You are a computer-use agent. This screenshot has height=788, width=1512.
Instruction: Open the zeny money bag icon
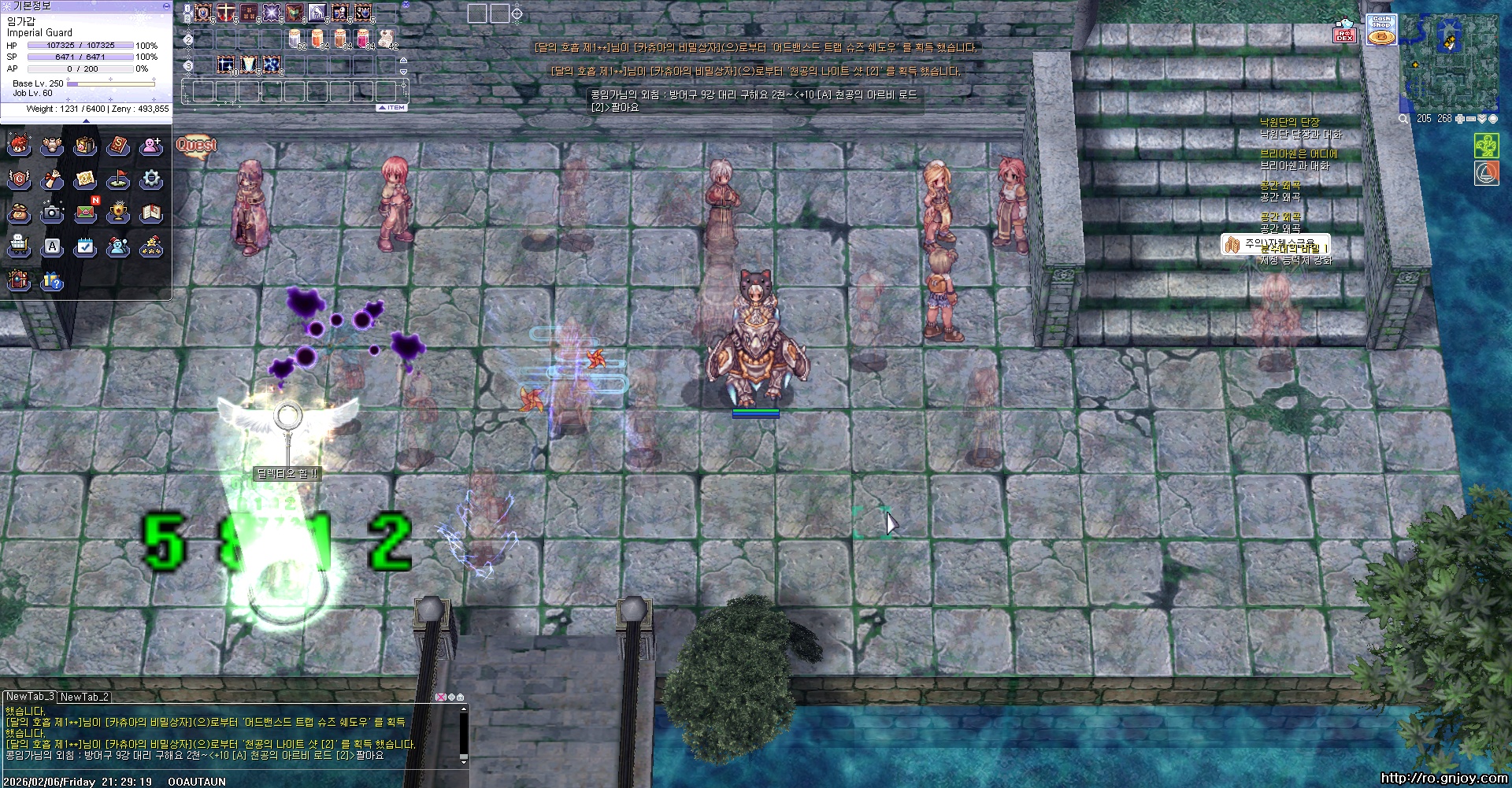tap(19, 213)
